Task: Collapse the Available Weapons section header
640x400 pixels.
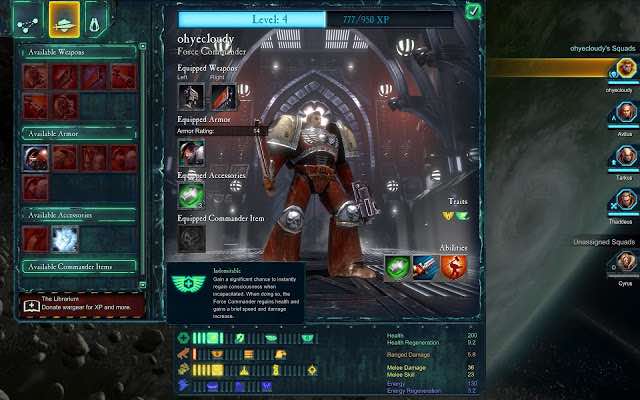Action: tap(78, 52)
